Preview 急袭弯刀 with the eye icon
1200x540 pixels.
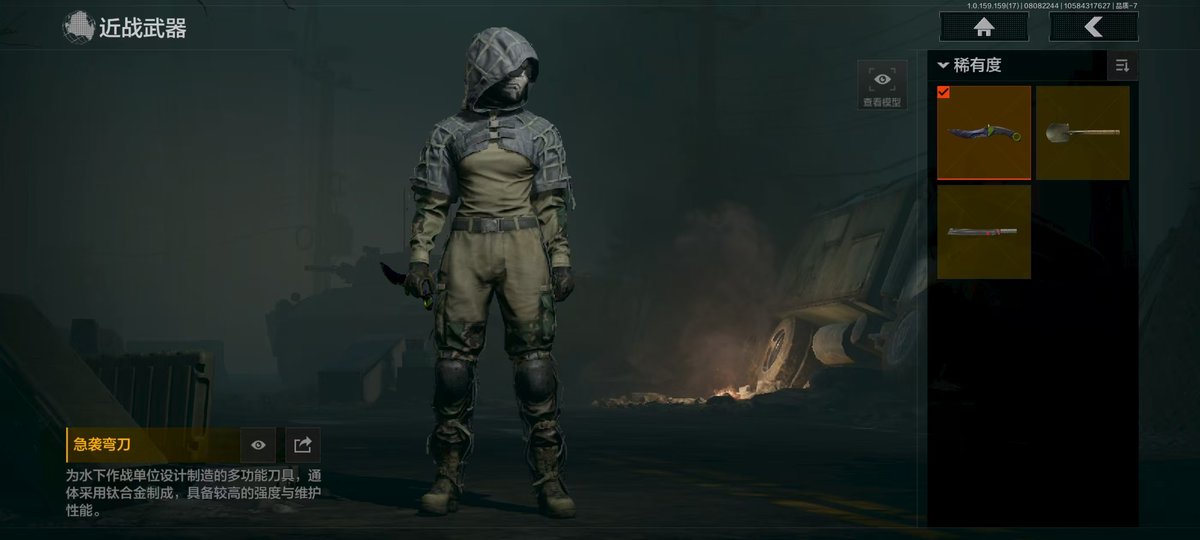point(258,445)
